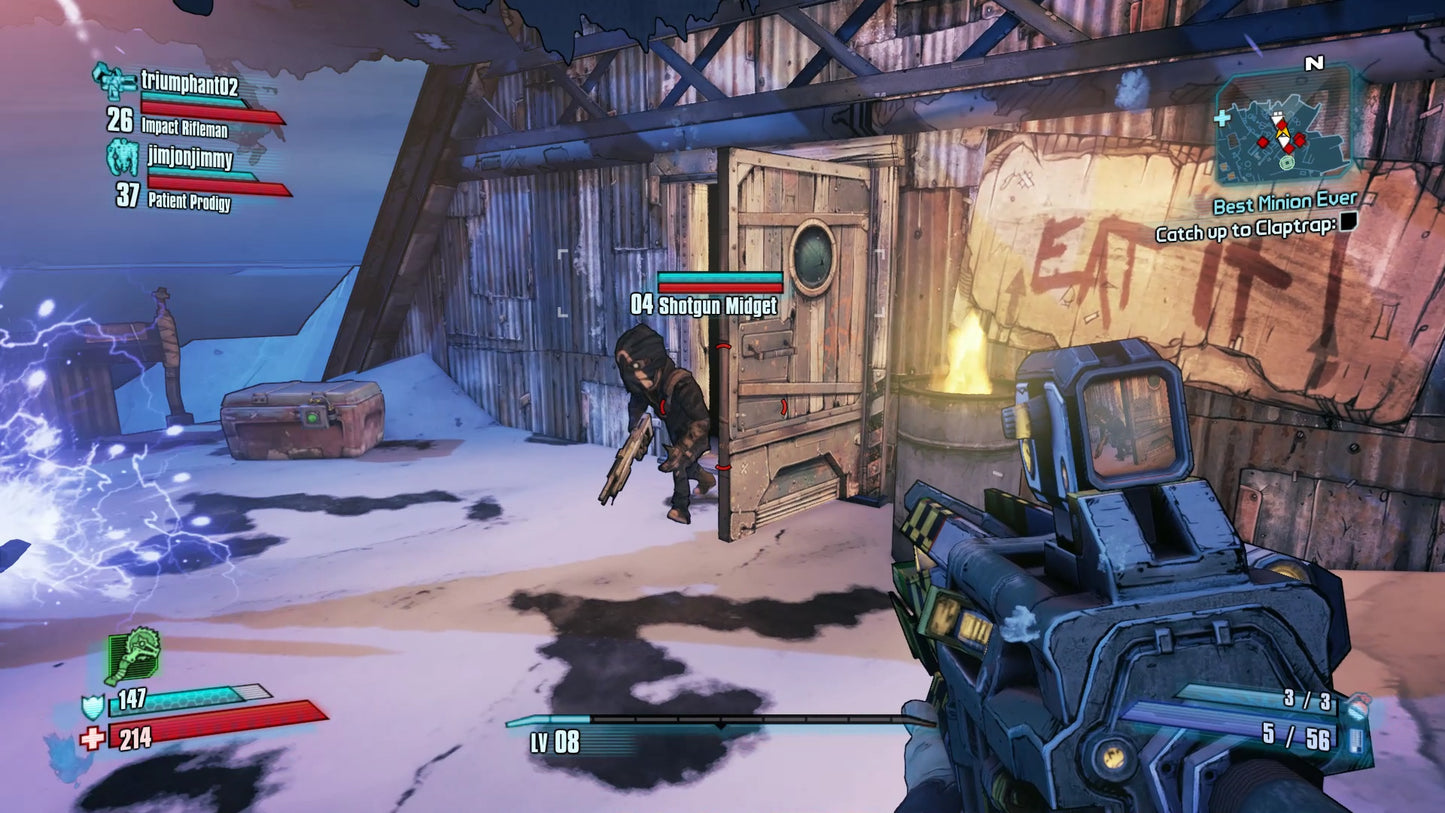
Task: Tick the Catch up to Claptrap objective checkbox
Action: (x=1348, y=224)
